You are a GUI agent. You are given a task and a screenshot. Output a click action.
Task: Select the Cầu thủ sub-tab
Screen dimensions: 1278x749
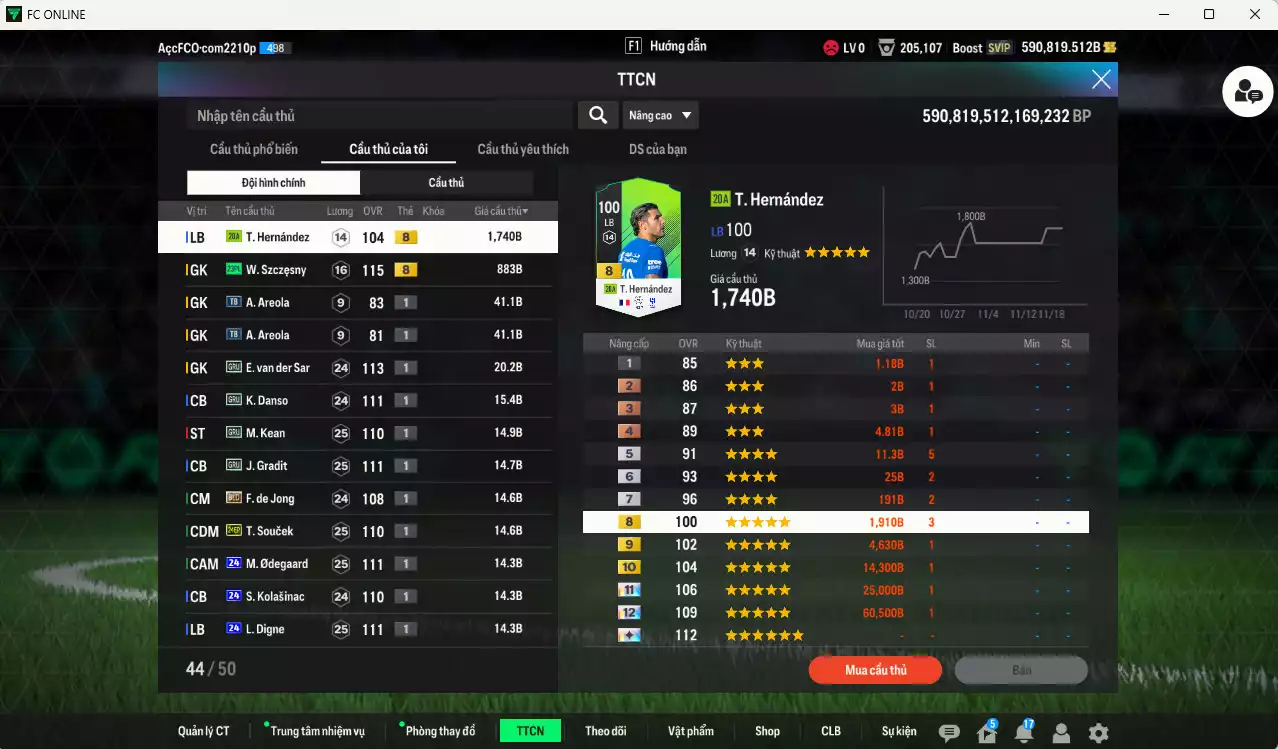pos(446,183)
